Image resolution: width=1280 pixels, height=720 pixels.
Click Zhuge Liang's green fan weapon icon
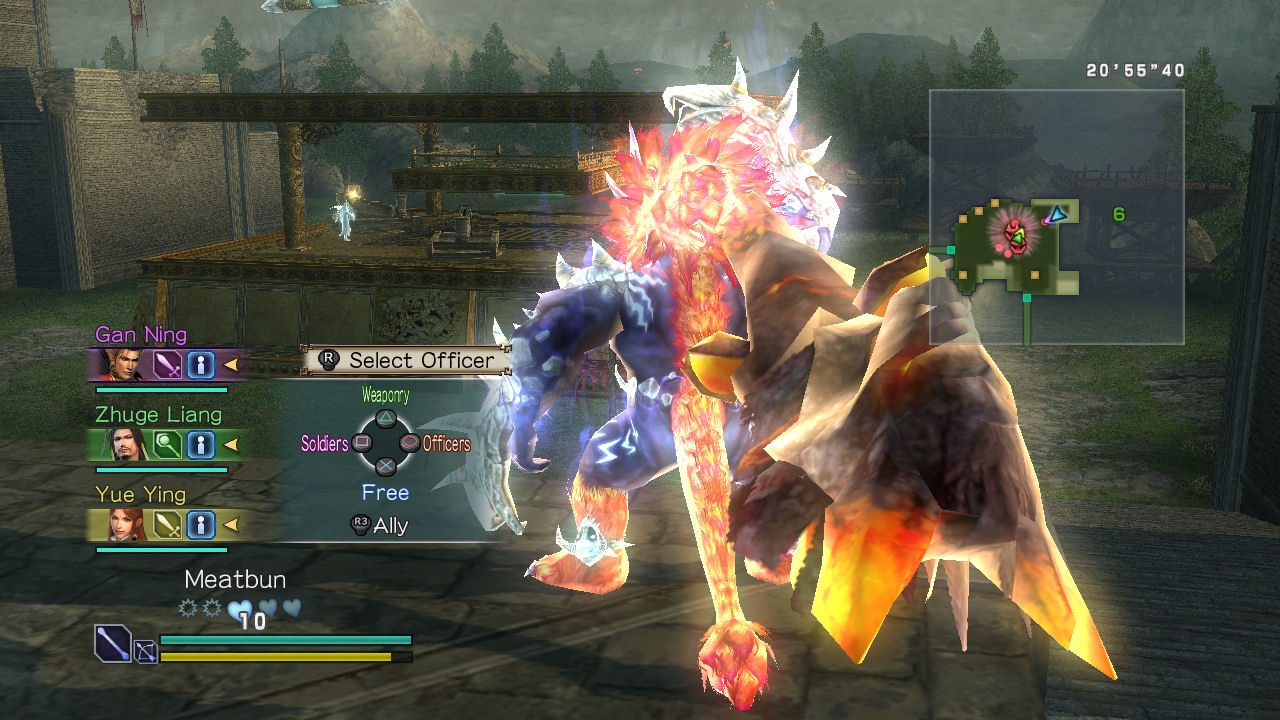click(167, 444)
